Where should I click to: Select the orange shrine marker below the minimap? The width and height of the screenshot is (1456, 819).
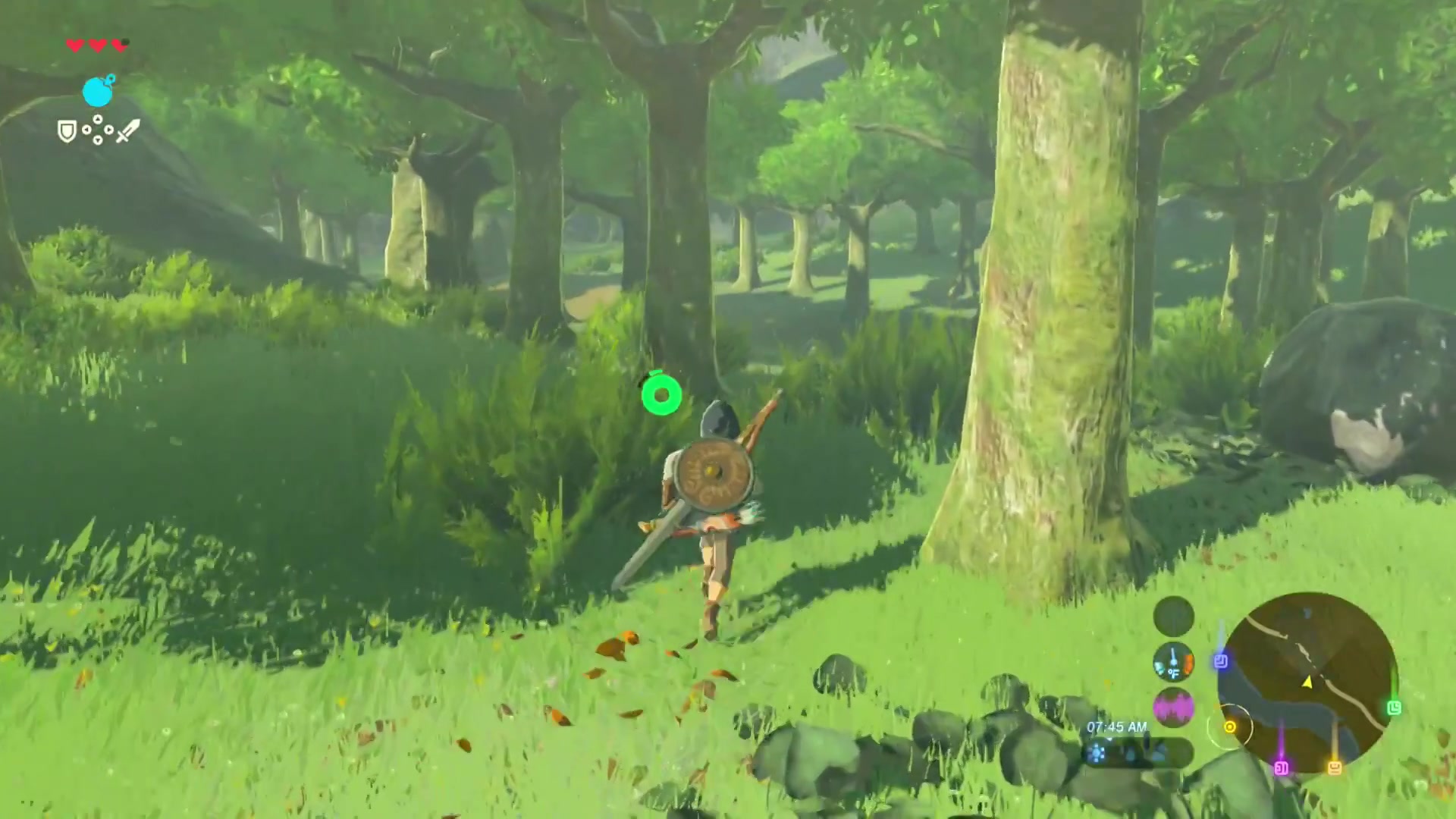[1335, 768]
